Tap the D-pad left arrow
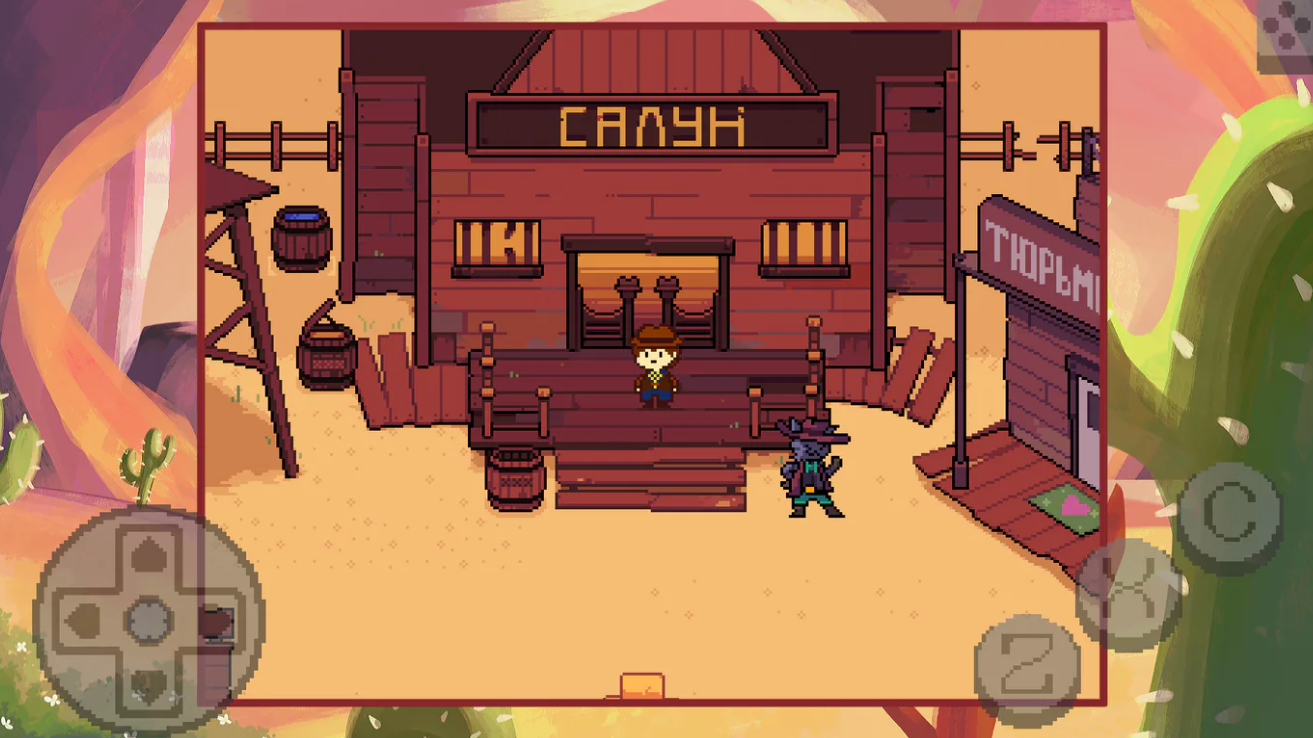Viewport: 1313px width, 738px height. pos(84,621)
